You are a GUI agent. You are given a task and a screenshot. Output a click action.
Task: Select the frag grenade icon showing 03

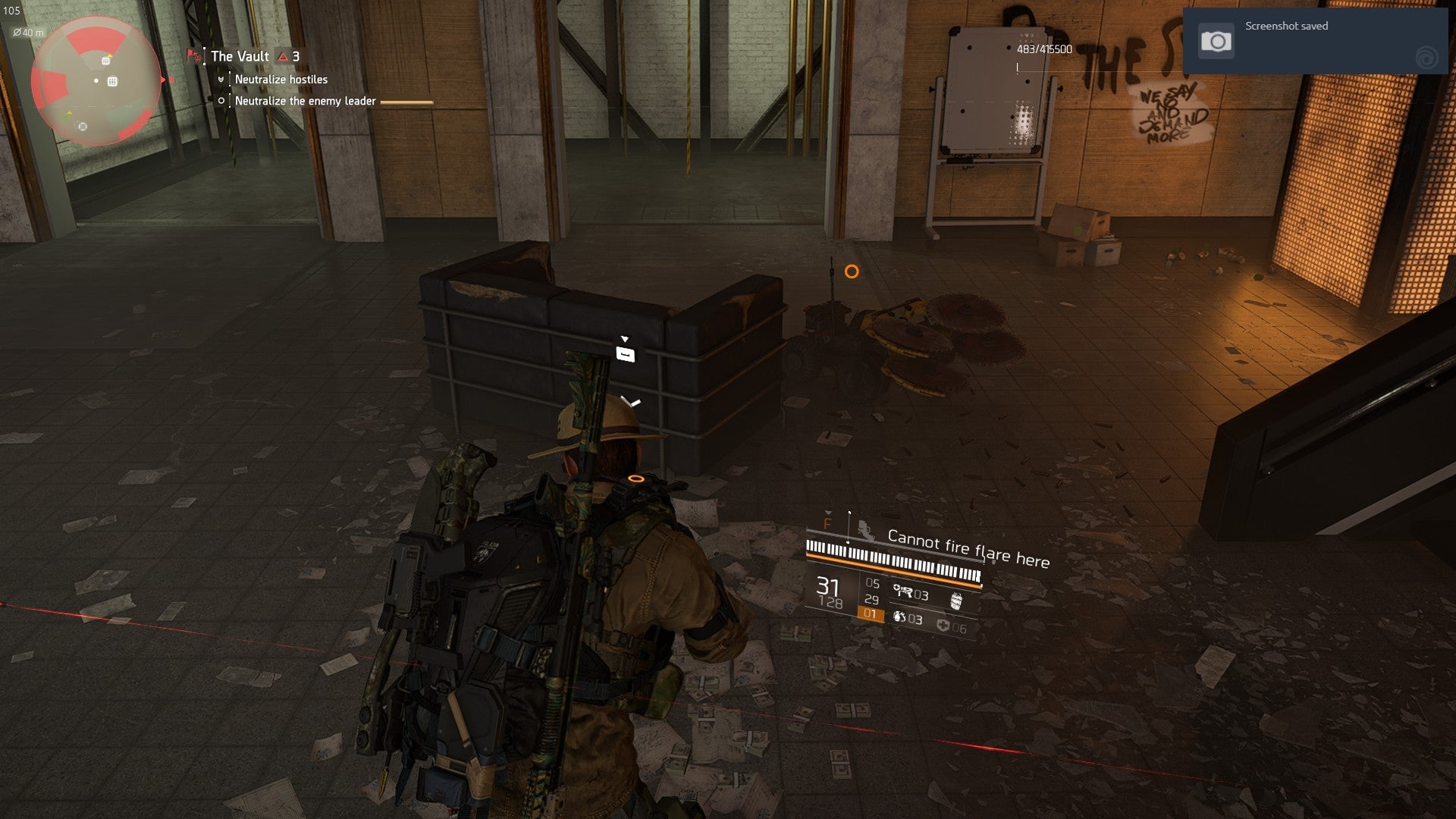[x=899, y=618]
